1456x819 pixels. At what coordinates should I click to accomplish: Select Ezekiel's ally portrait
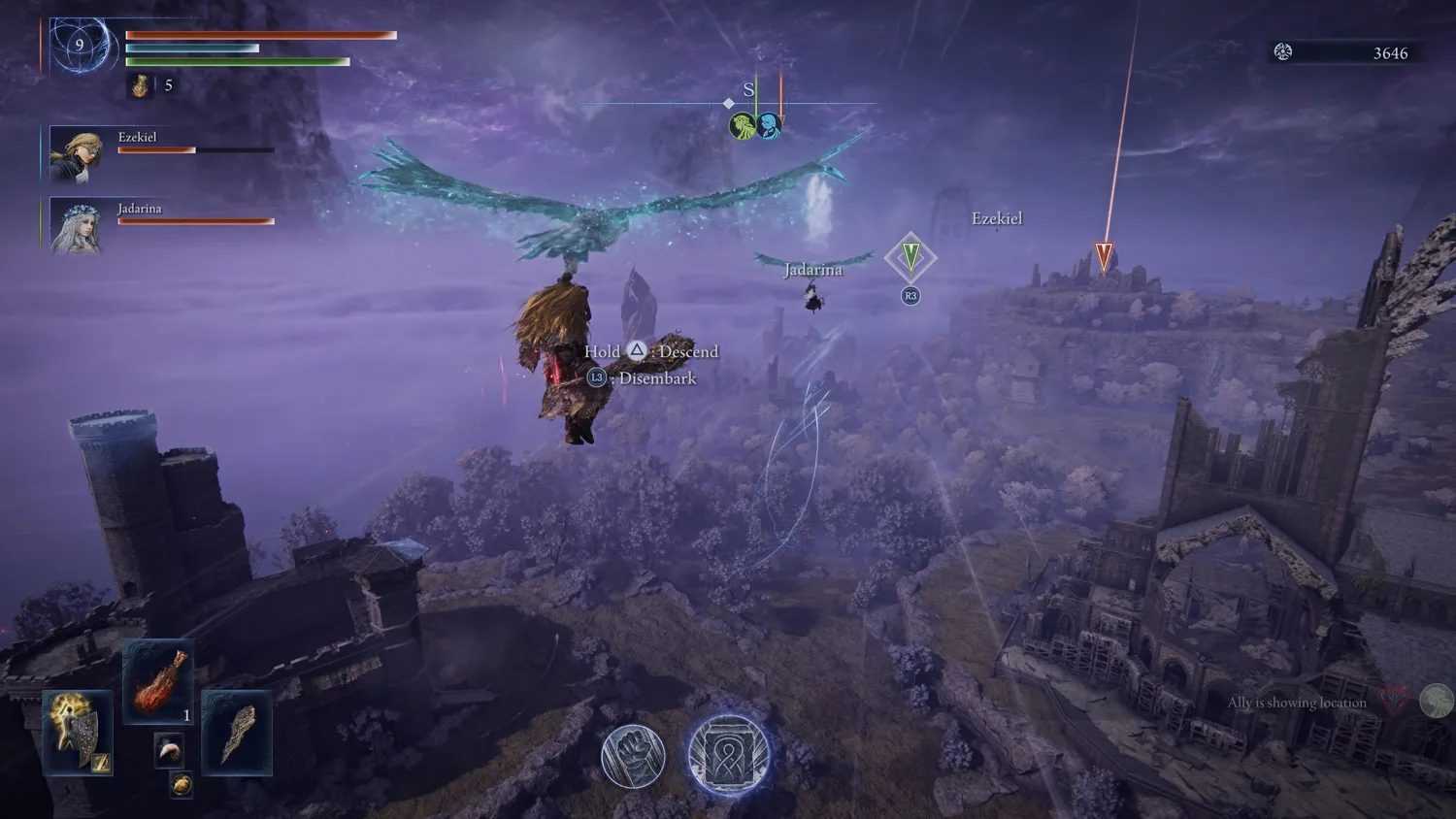tap(76, 155)
